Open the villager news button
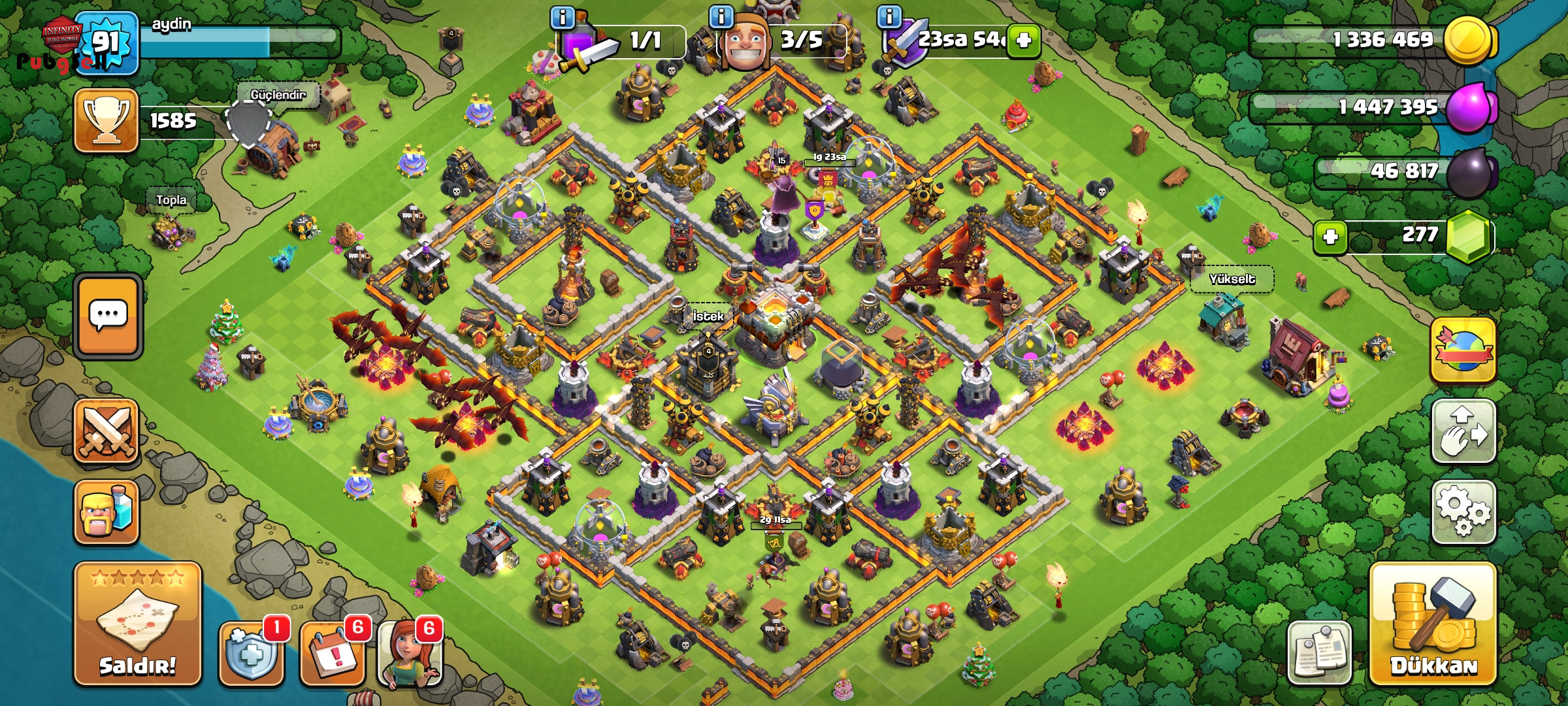 (x=410, y=652)
